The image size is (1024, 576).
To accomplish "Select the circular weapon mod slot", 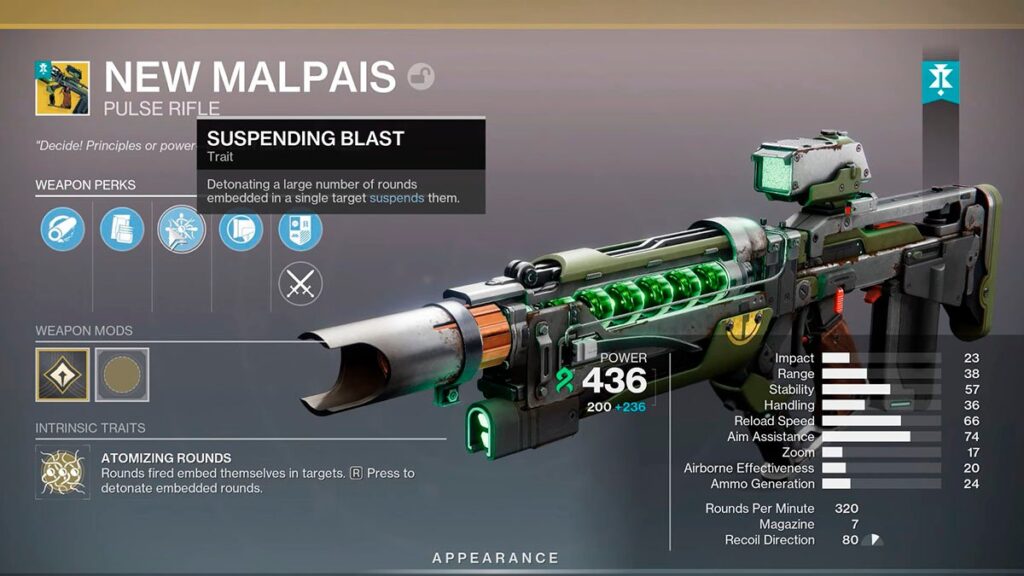I will pyautogui.click(x=122, y=375).
